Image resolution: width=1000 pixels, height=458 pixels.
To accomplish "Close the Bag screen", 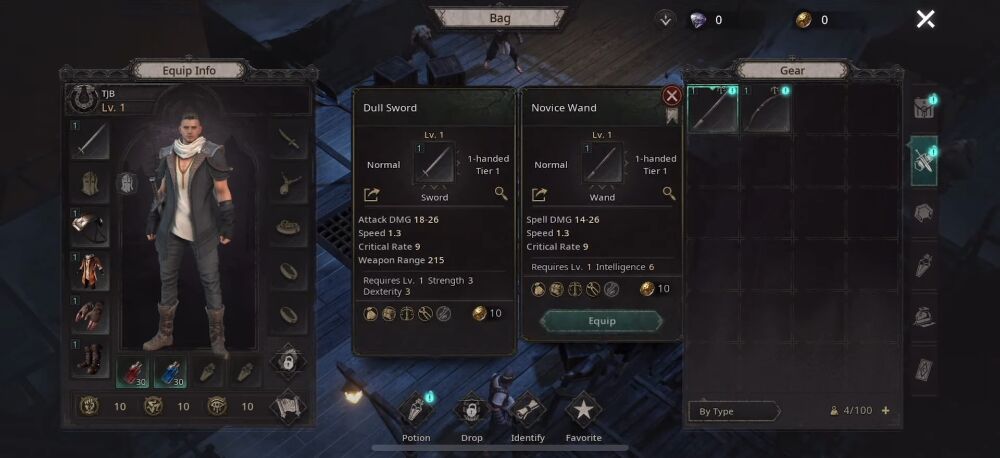I will [x=926, y=19].
